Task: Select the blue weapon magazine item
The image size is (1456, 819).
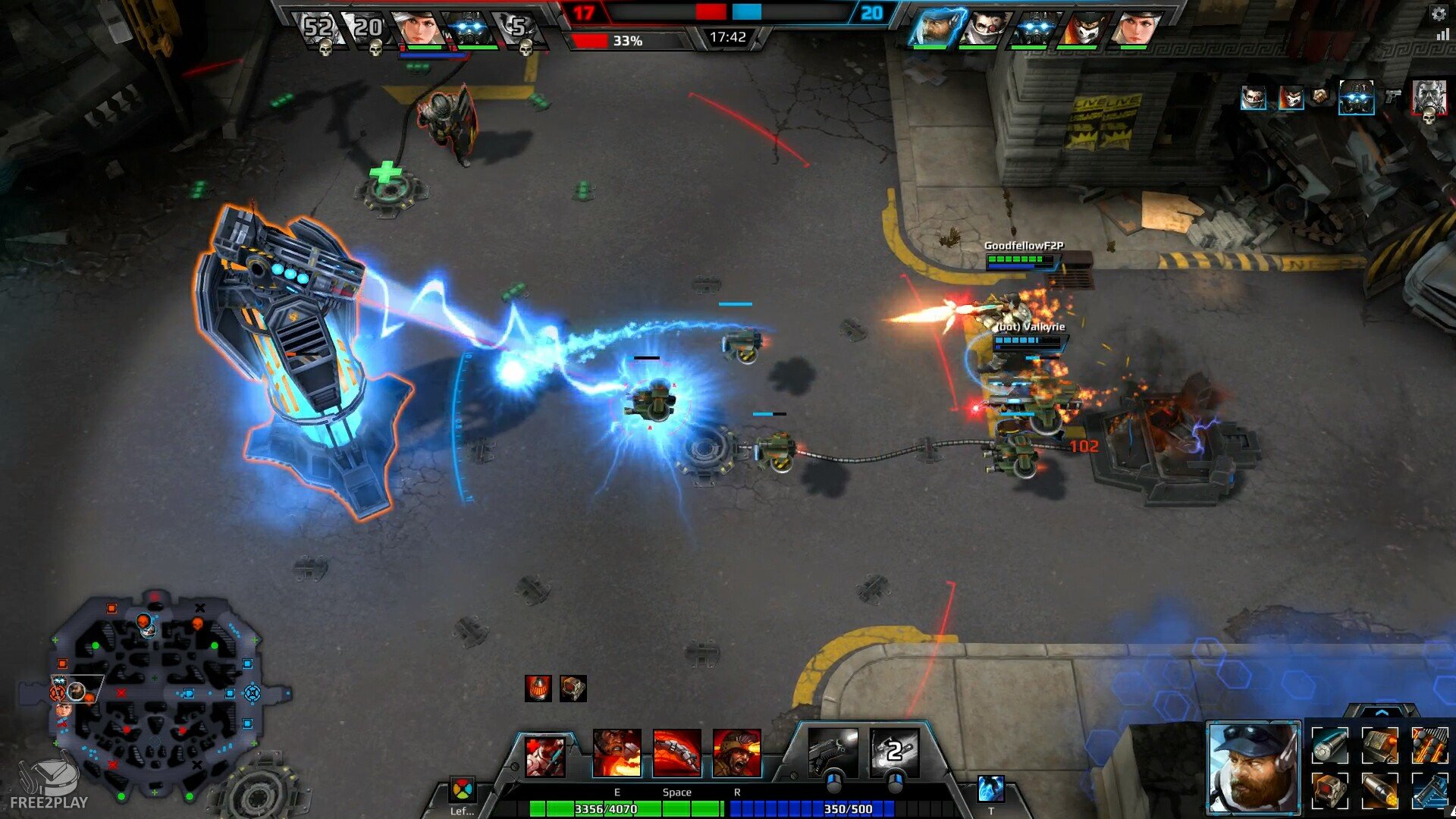Action: [1430, 791]
